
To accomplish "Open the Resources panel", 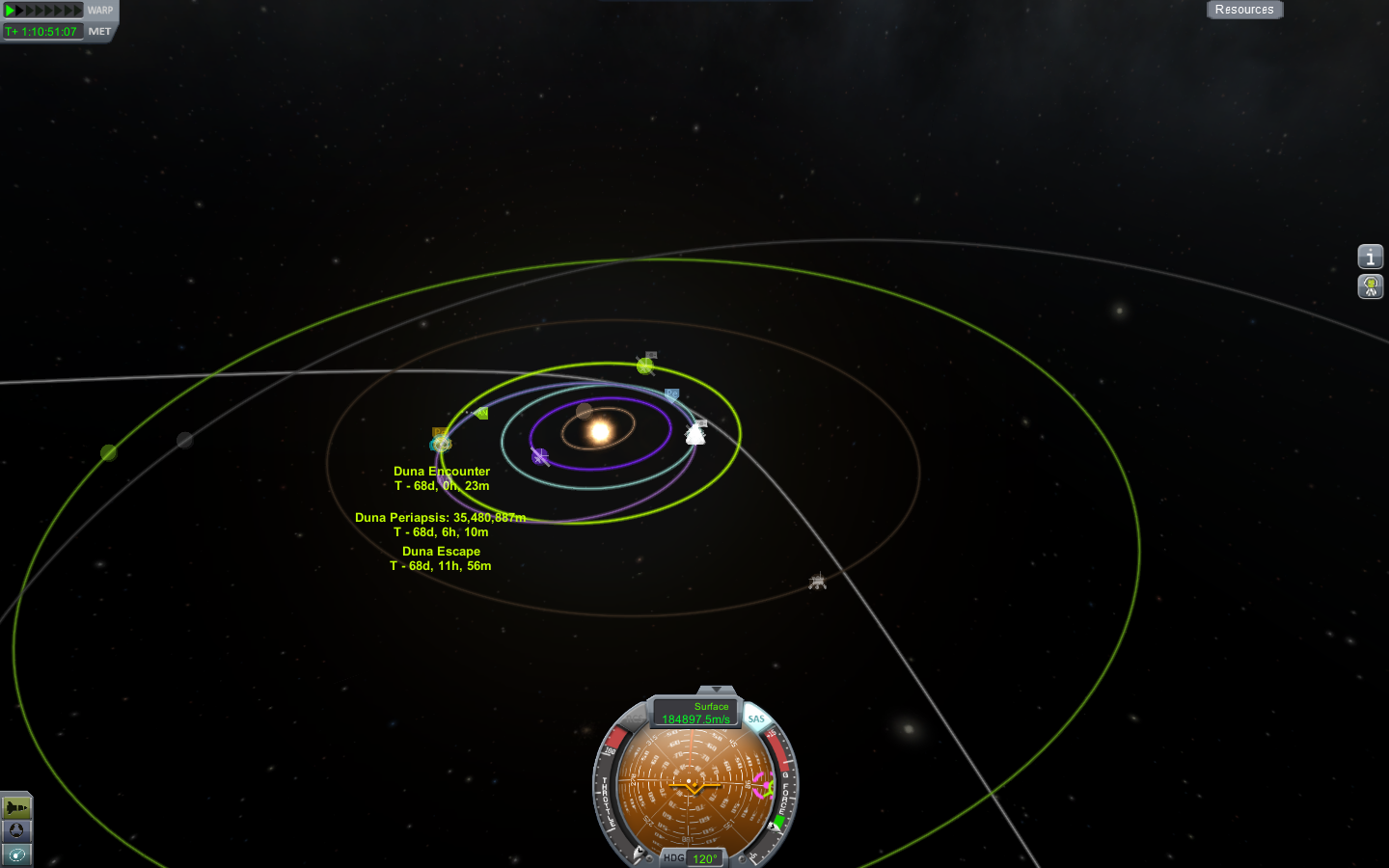I will 1243,10.
